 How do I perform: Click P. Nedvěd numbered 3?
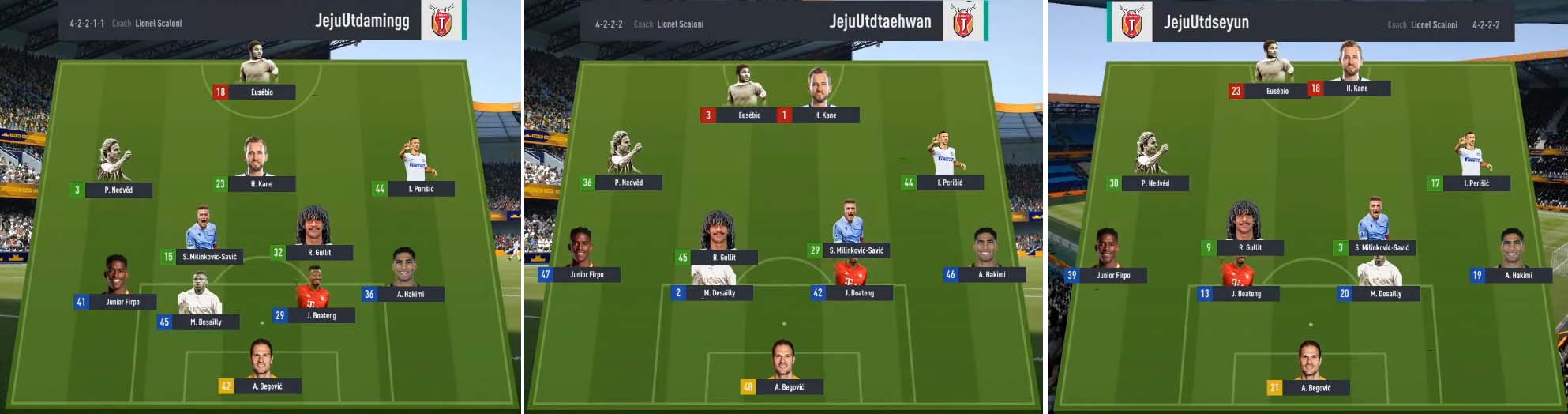point(118,190)
